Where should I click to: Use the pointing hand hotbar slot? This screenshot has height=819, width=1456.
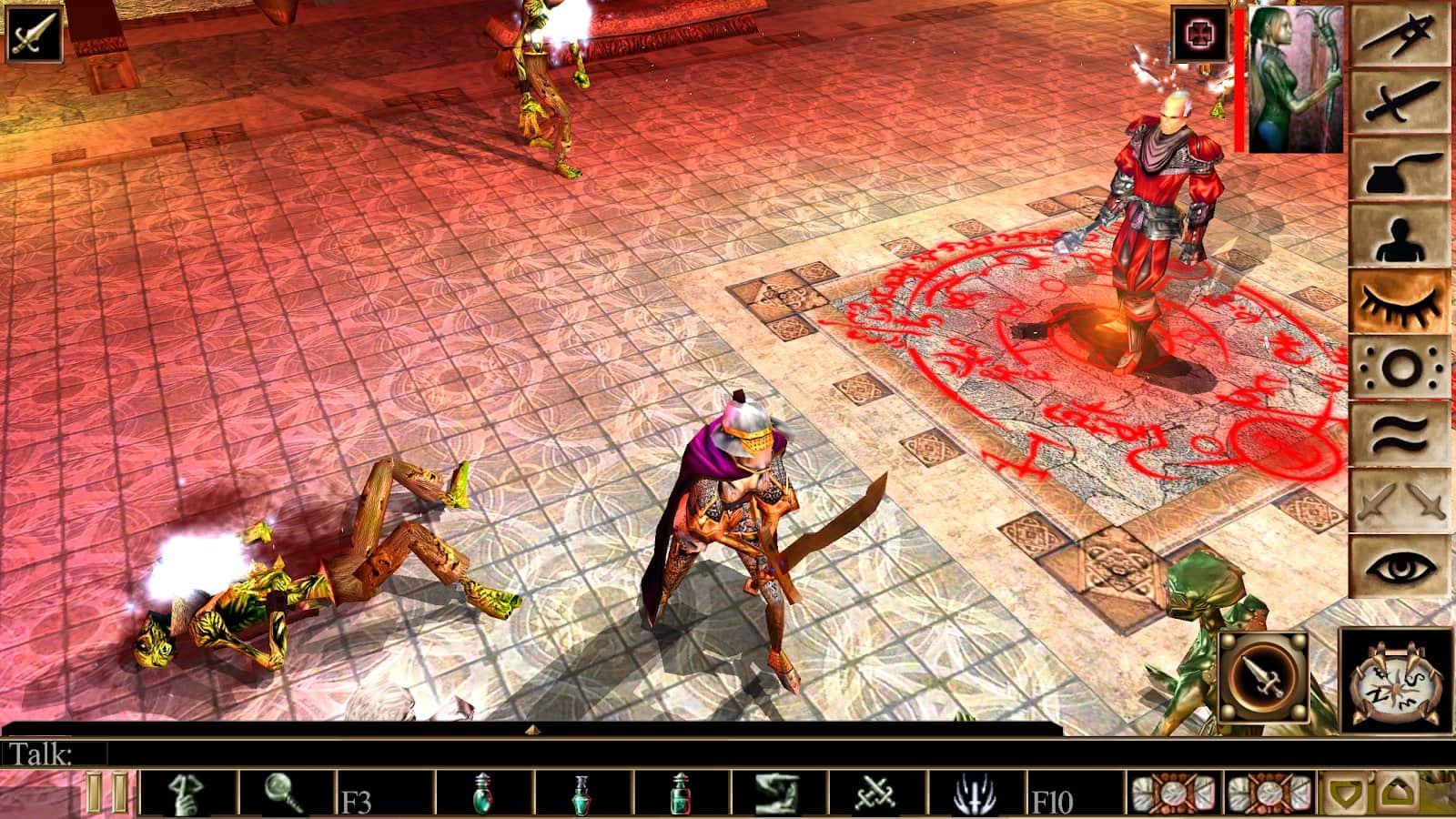778,793
